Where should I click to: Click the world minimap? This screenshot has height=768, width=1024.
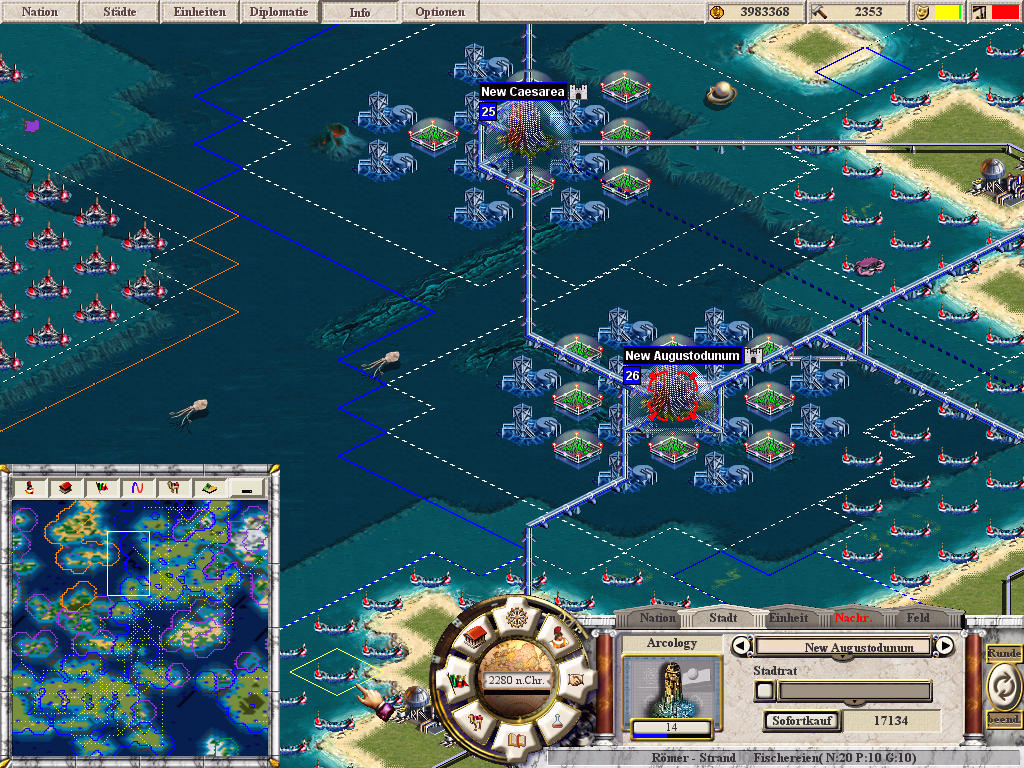(140, 600)
